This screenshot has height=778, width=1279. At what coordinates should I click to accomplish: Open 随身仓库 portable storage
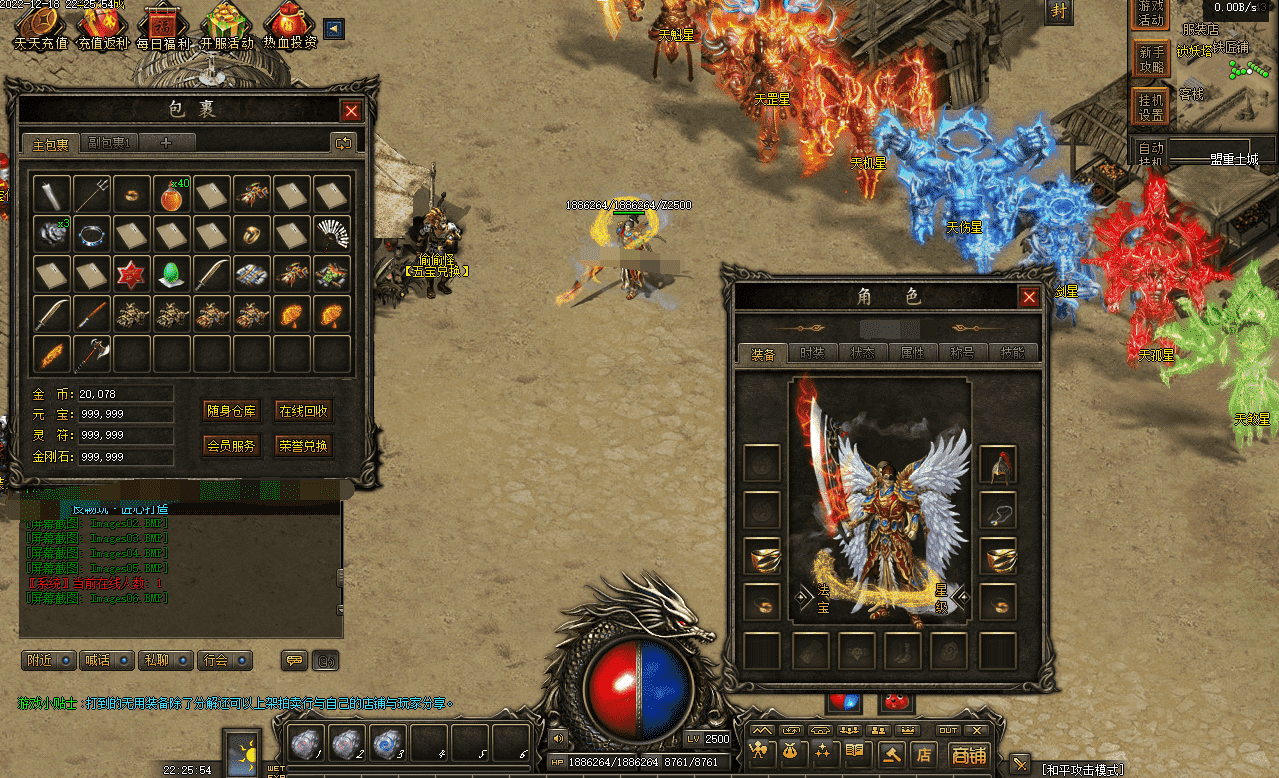point(231,410)
